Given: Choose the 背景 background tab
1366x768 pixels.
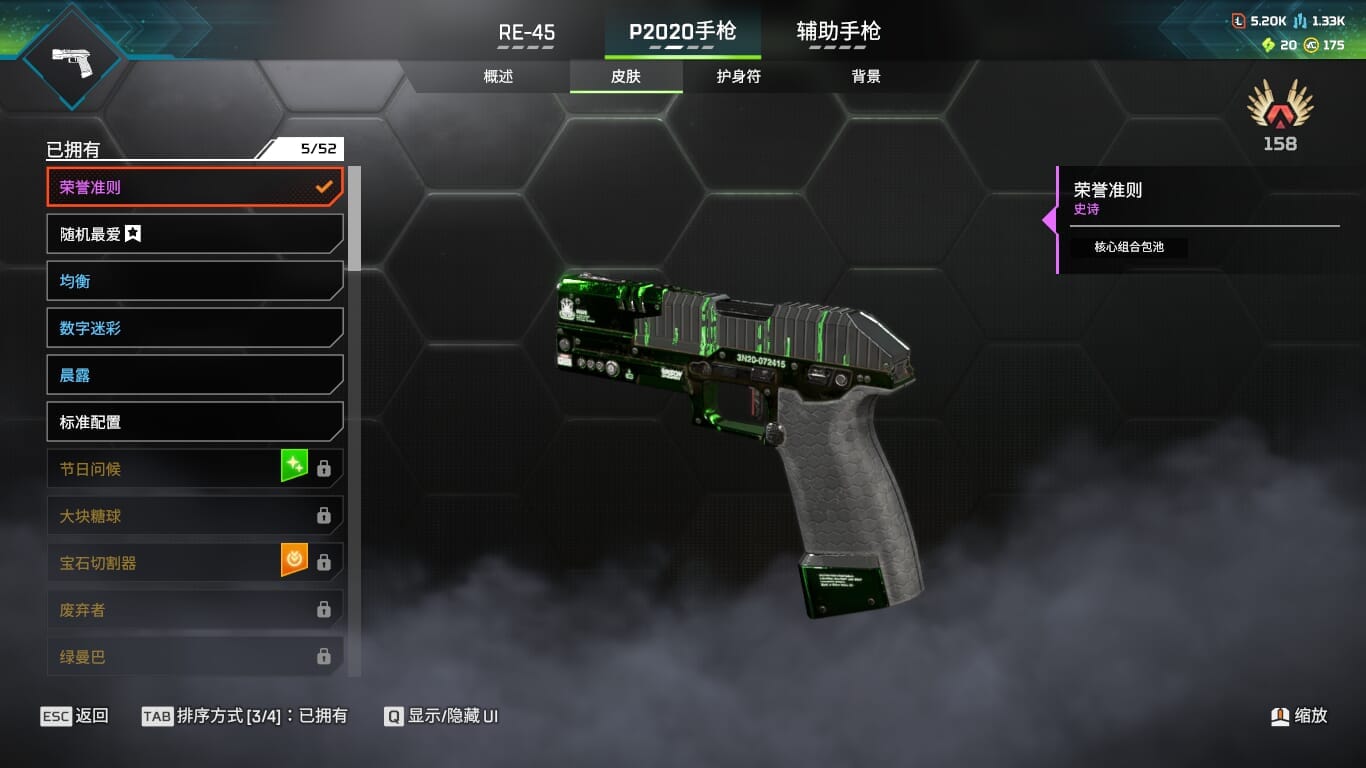Looking at the screenshot, I should 866,77.
